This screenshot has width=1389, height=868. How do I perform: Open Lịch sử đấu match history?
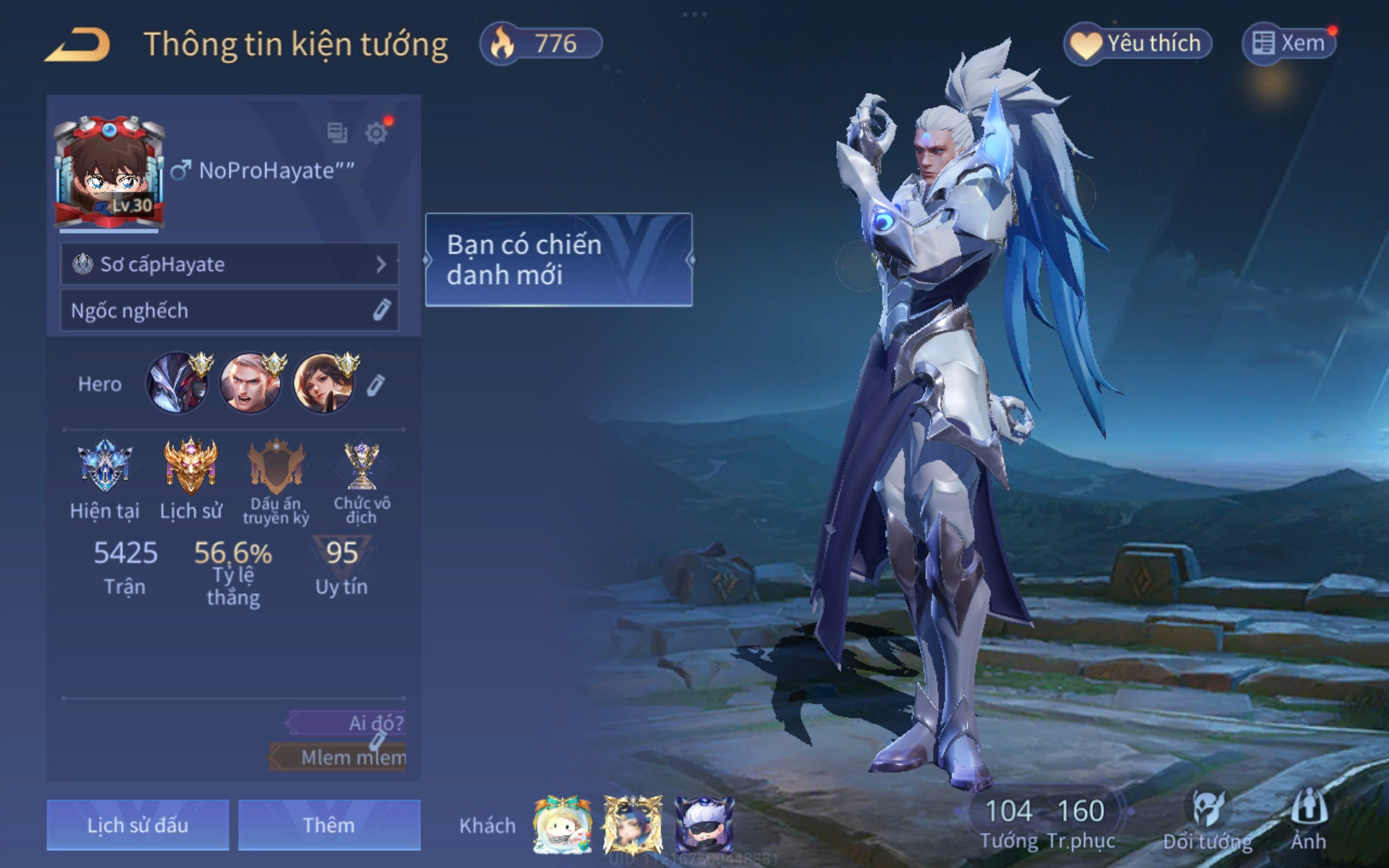pyautogui.click(x=138, y=825)
